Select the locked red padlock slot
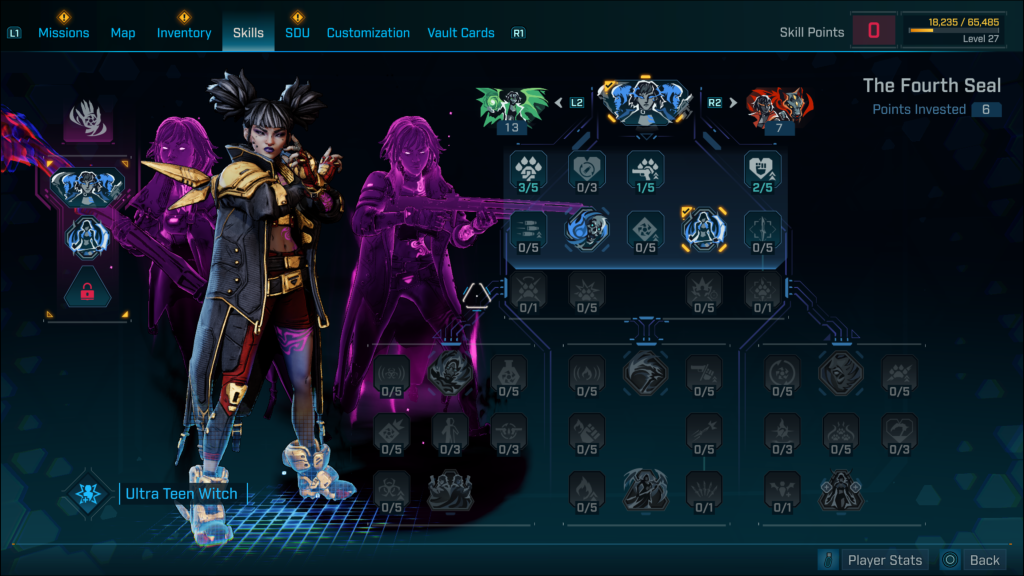The image size is (1024, 576). pos(87,290)
